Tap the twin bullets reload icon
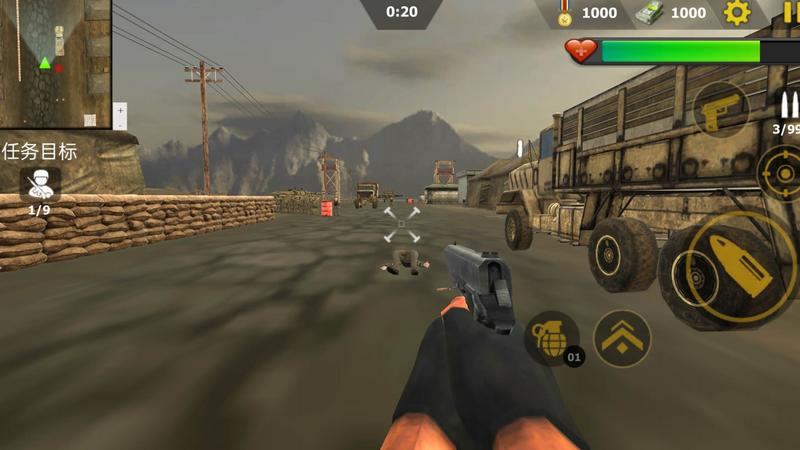 pos(788,104)
